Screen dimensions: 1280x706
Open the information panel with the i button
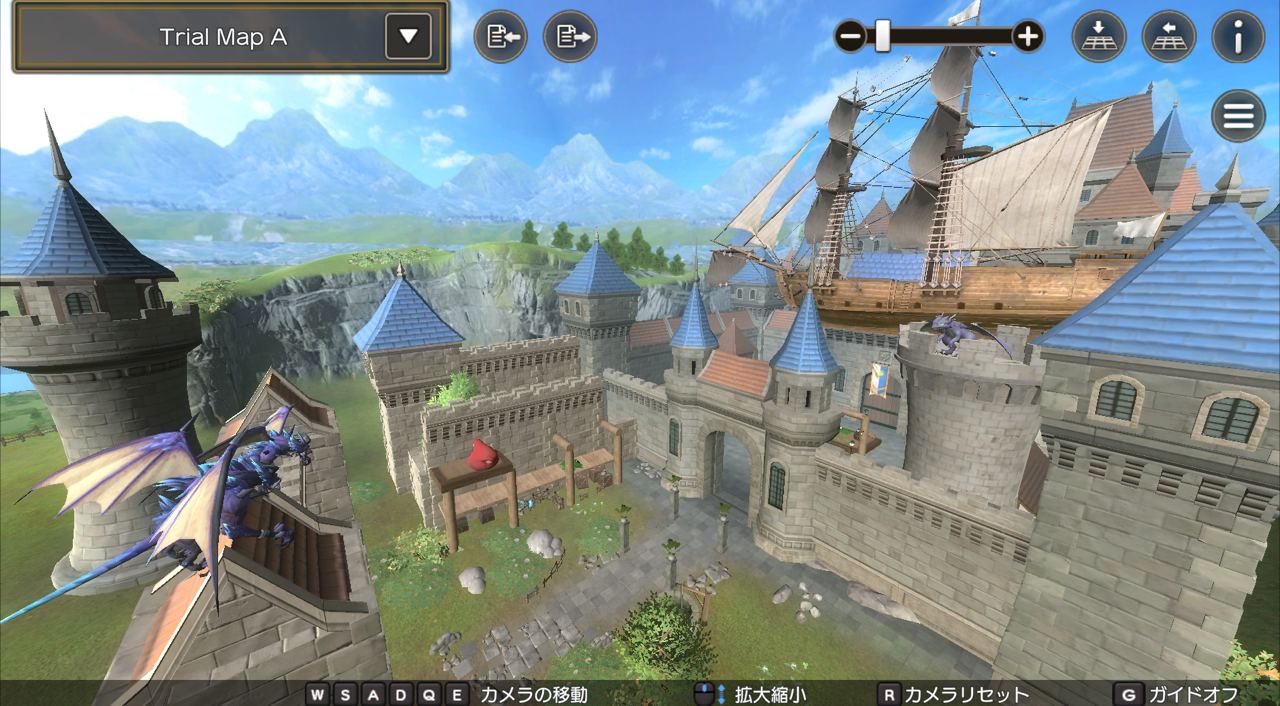pos(1238,37)
